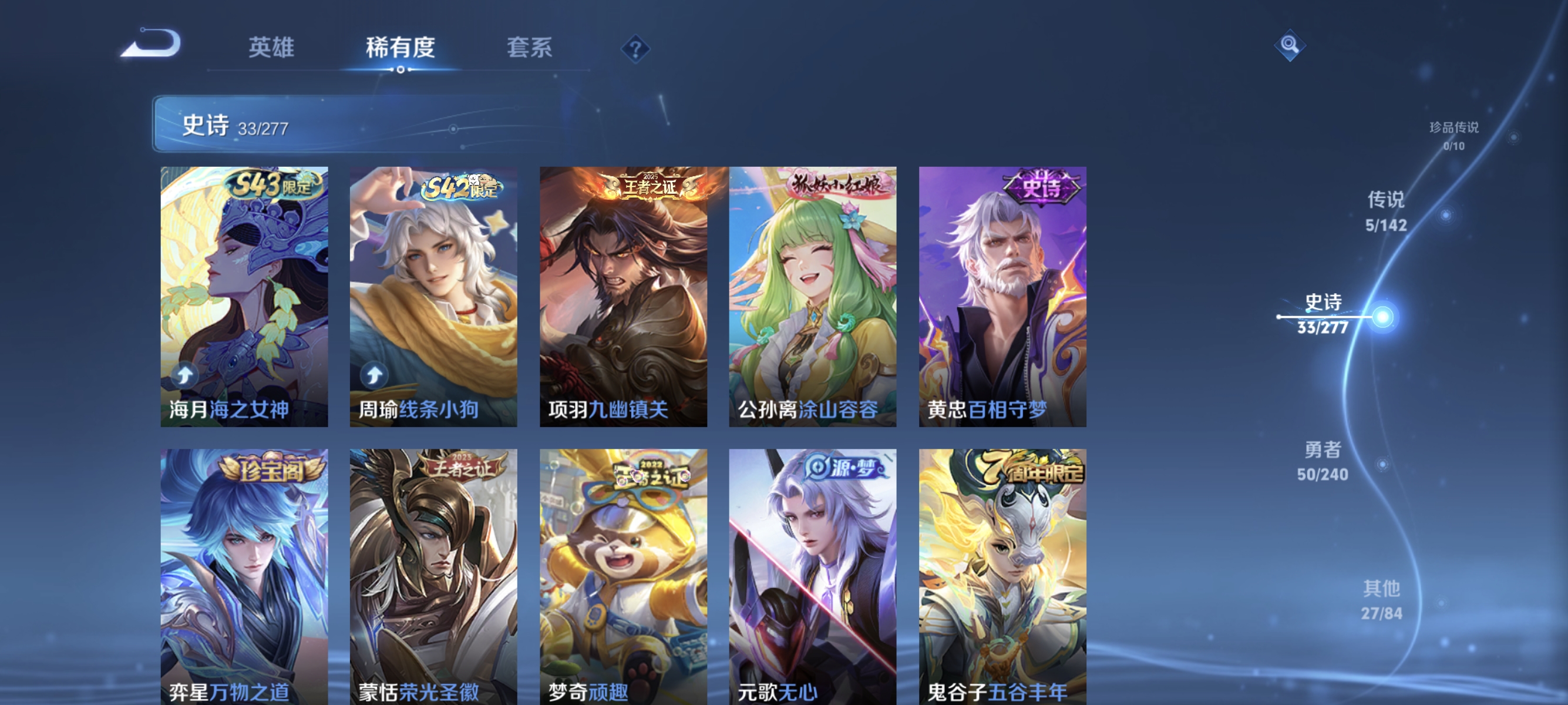The width and height of the screenshot is (1568, 705).
Task: Open the search function via magnifier icon
Action: pyautogui.click(x=1291, y=44)
